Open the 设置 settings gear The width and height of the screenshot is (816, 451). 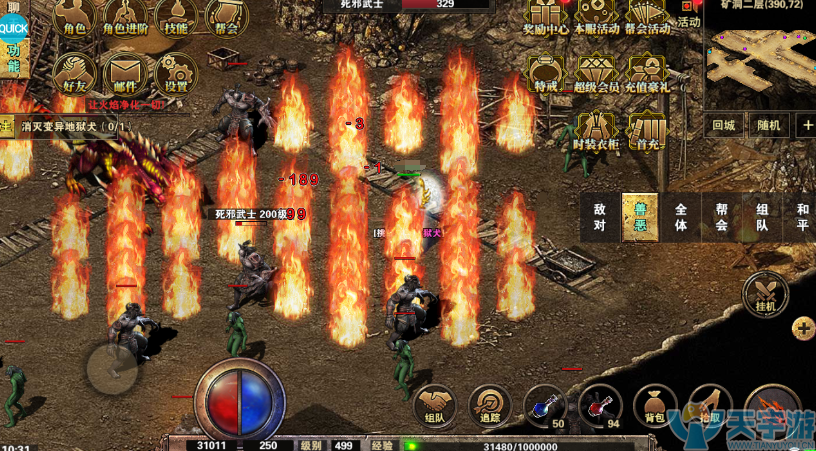[x=176, y=73]
